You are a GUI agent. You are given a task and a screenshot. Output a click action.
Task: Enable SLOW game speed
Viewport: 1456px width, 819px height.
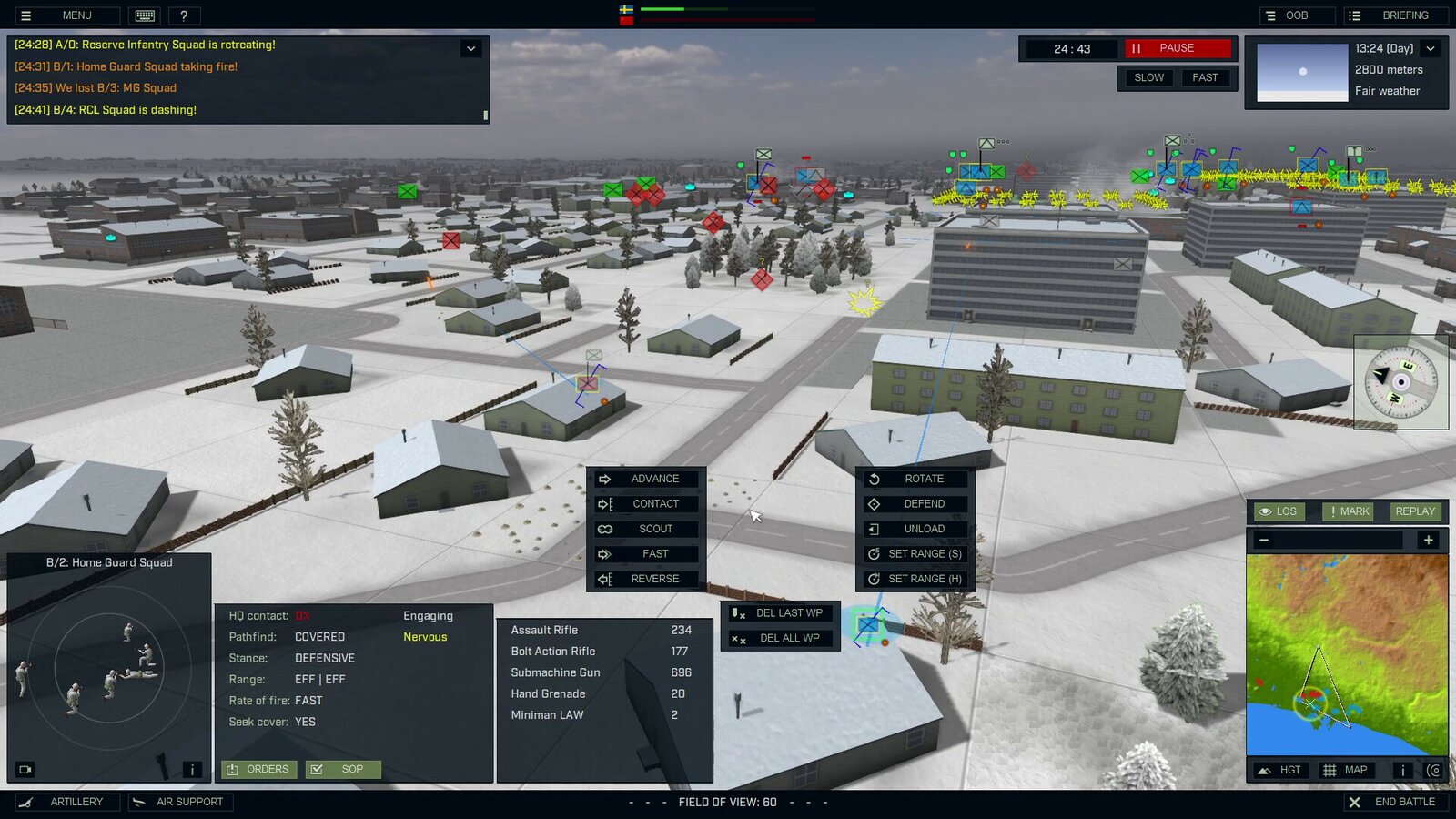coord(1148,77)
